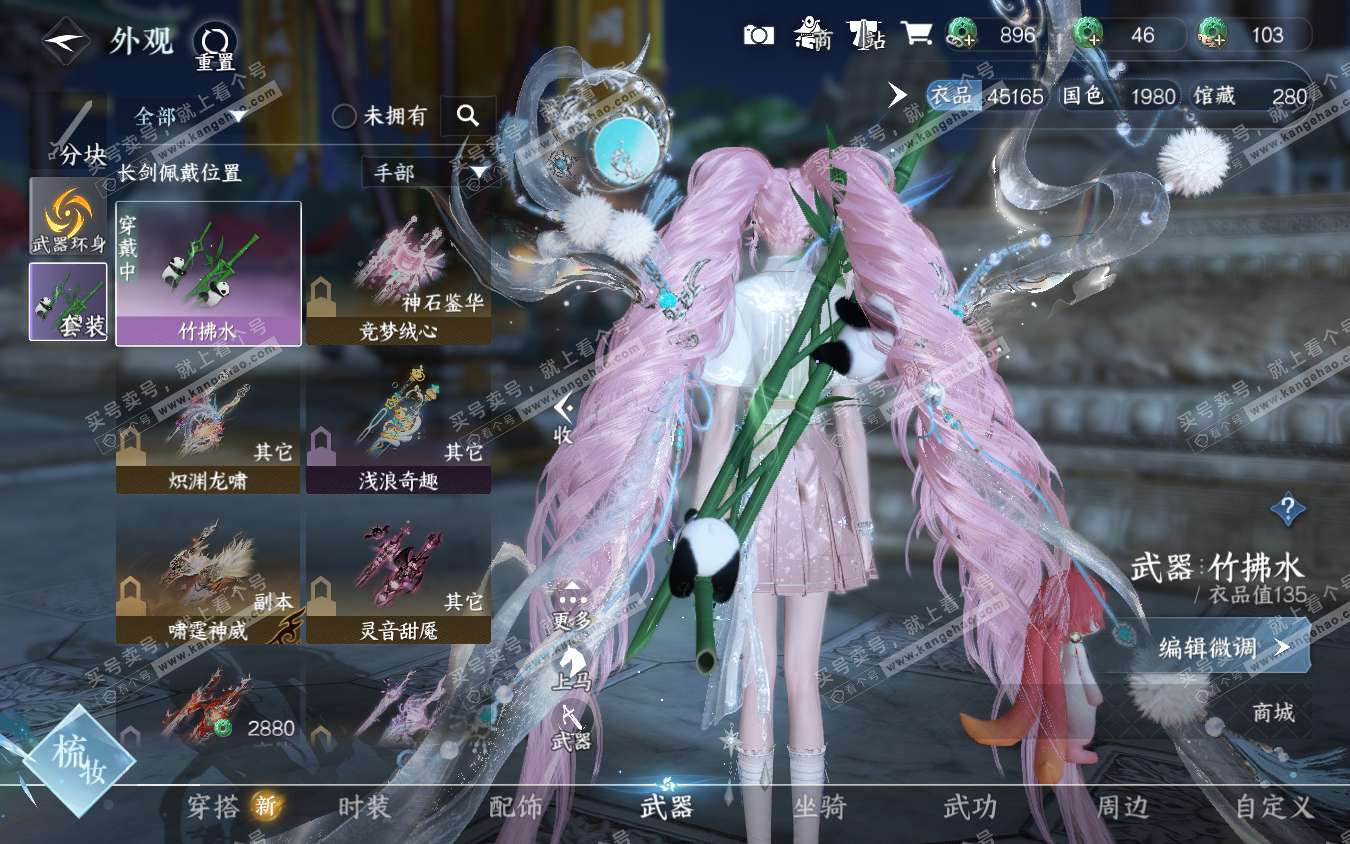The width and height of the screenshot is (1350, 844).
Task: Open the 手部 sword position dropdown
Action: (429, 173)
